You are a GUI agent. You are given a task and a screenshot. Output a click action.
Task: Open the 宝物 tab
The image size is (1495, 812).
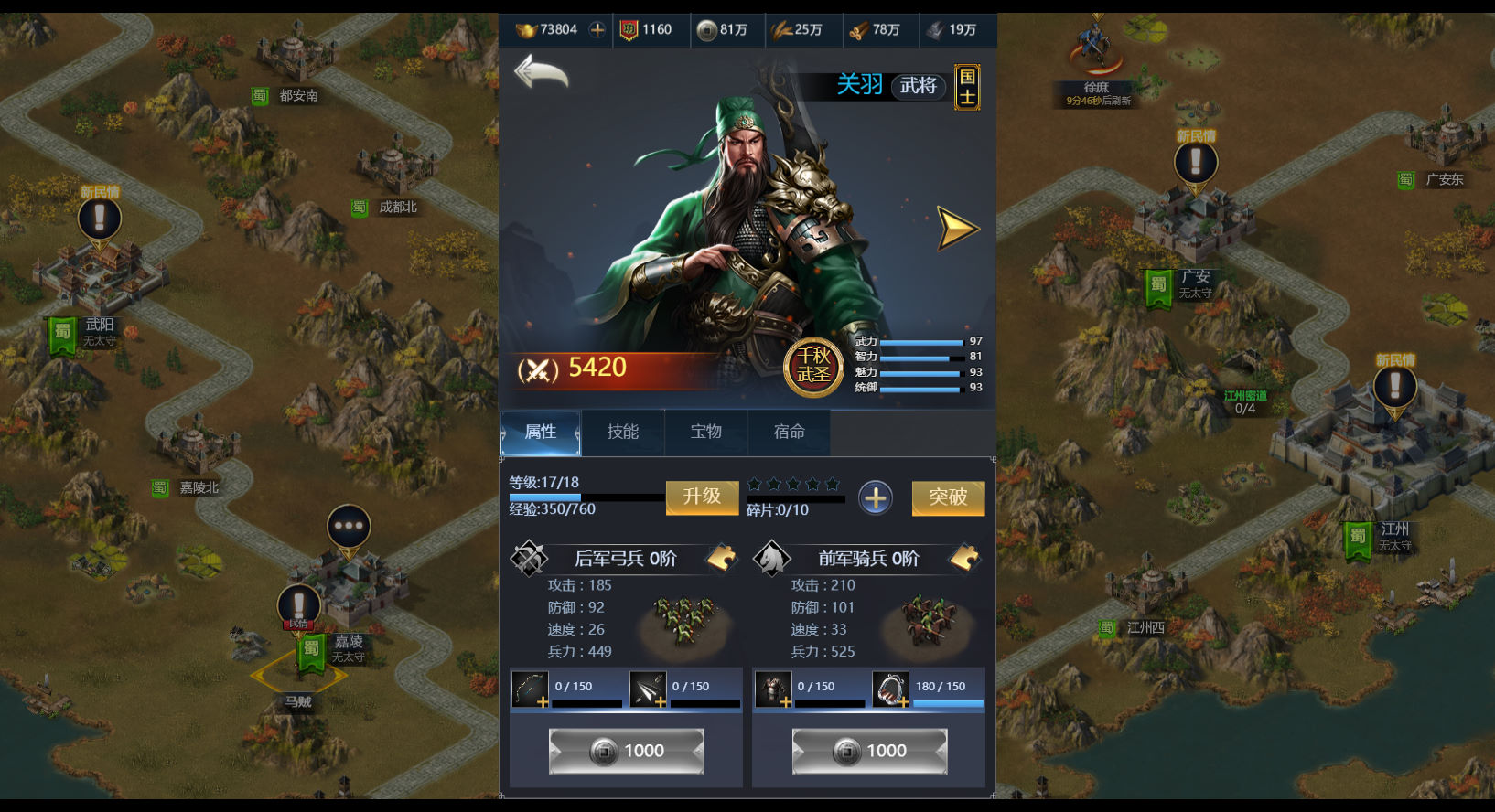[x=705, y=432]
